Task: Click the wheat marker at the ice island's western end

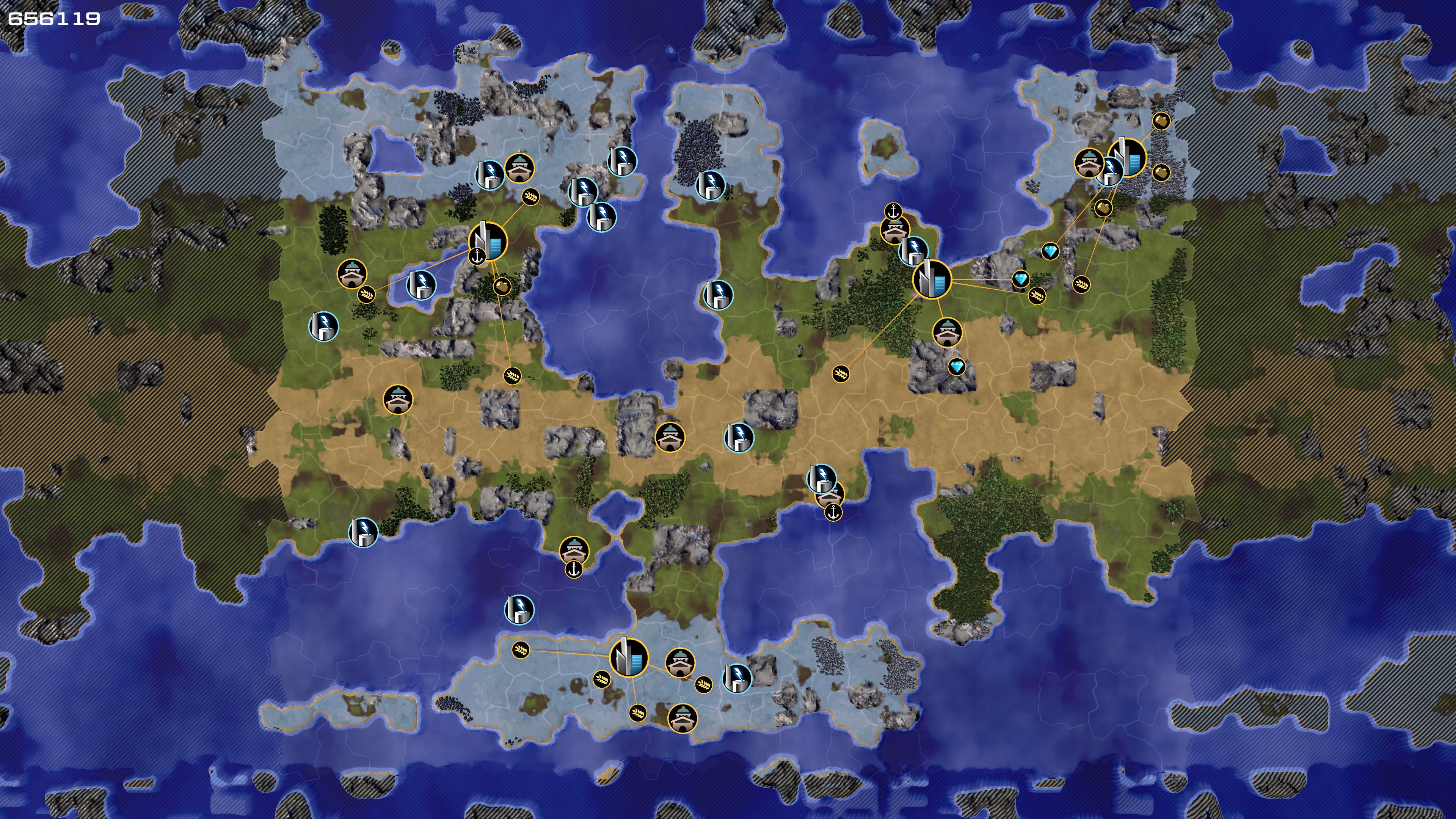Action: (x=520, y=650)
